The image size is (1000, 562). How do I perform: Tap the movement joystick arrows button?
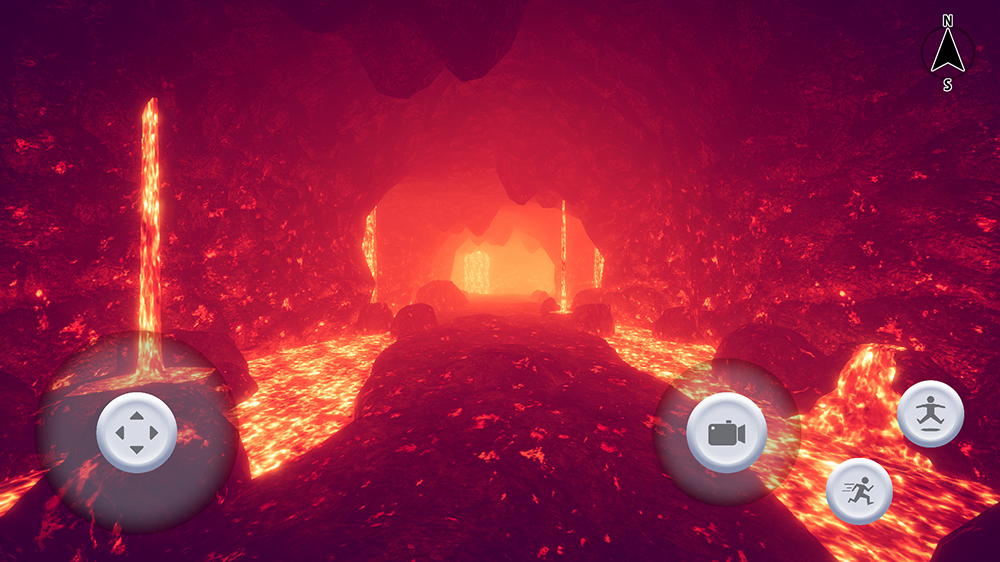(137, 433)
